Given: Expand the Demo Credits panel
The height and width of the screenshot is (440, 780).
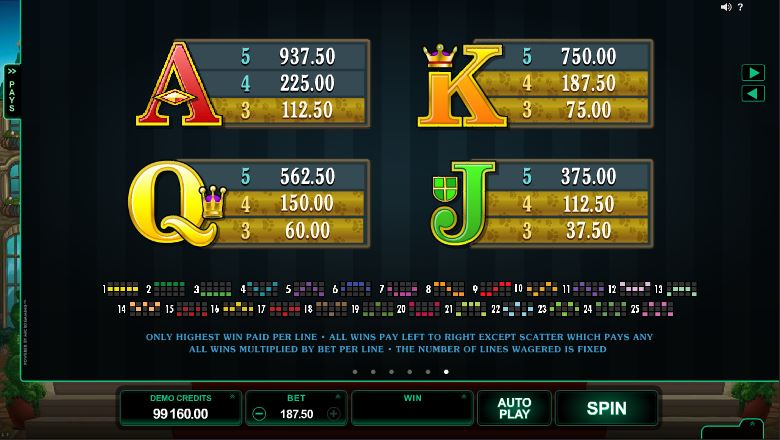Looking at the screenshot, I should pos(231,397).
